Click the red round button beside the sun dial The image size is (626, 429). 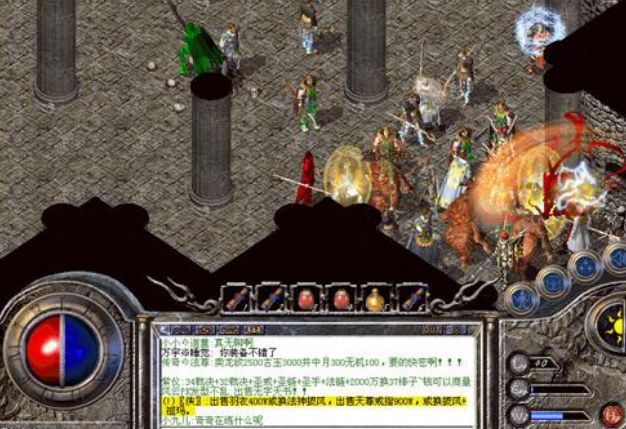pyautogui.click(x=611, y=411)
